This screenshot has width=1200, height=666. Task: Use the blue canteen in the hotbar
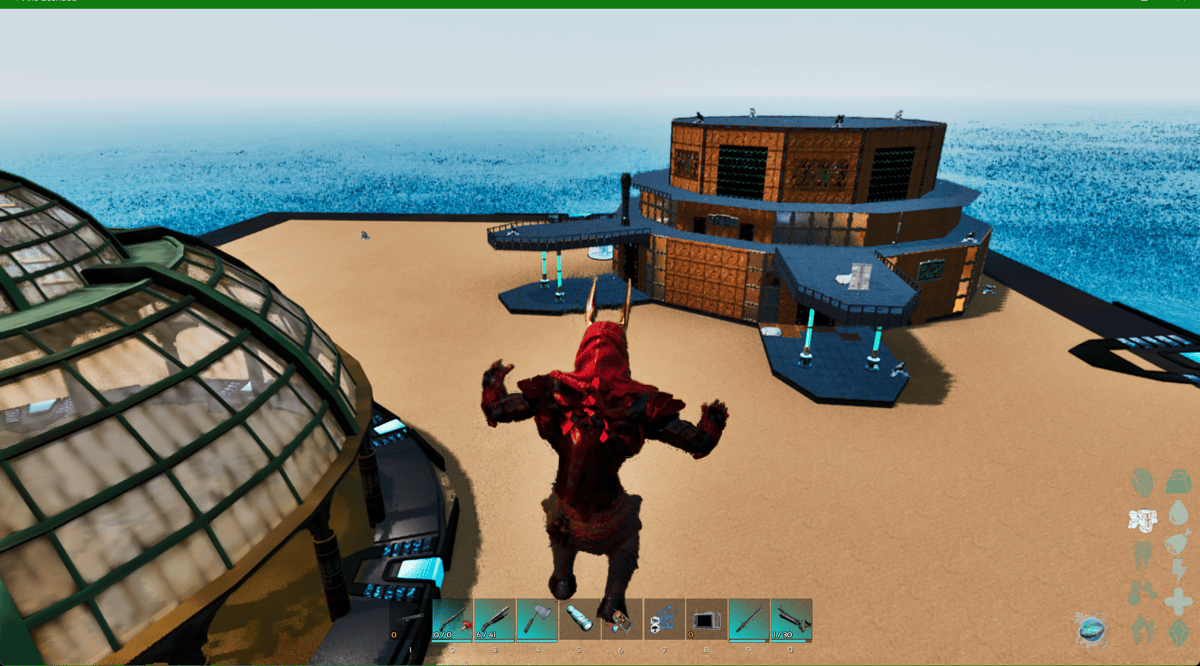pos(579,619)
